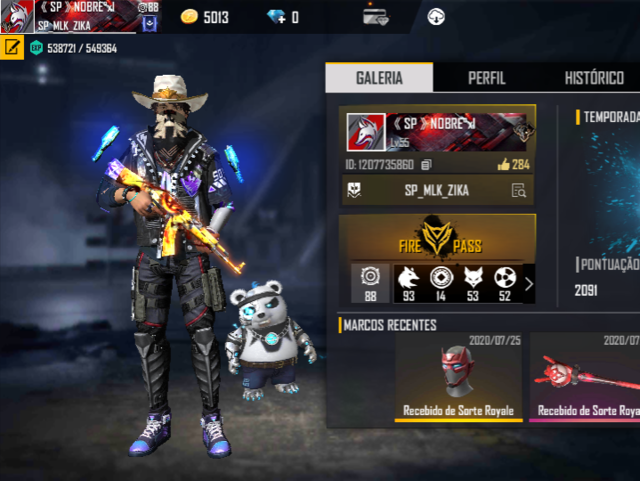Like the profile with thumbs-up
Screen dimensions: 640x481
point(502,164)
